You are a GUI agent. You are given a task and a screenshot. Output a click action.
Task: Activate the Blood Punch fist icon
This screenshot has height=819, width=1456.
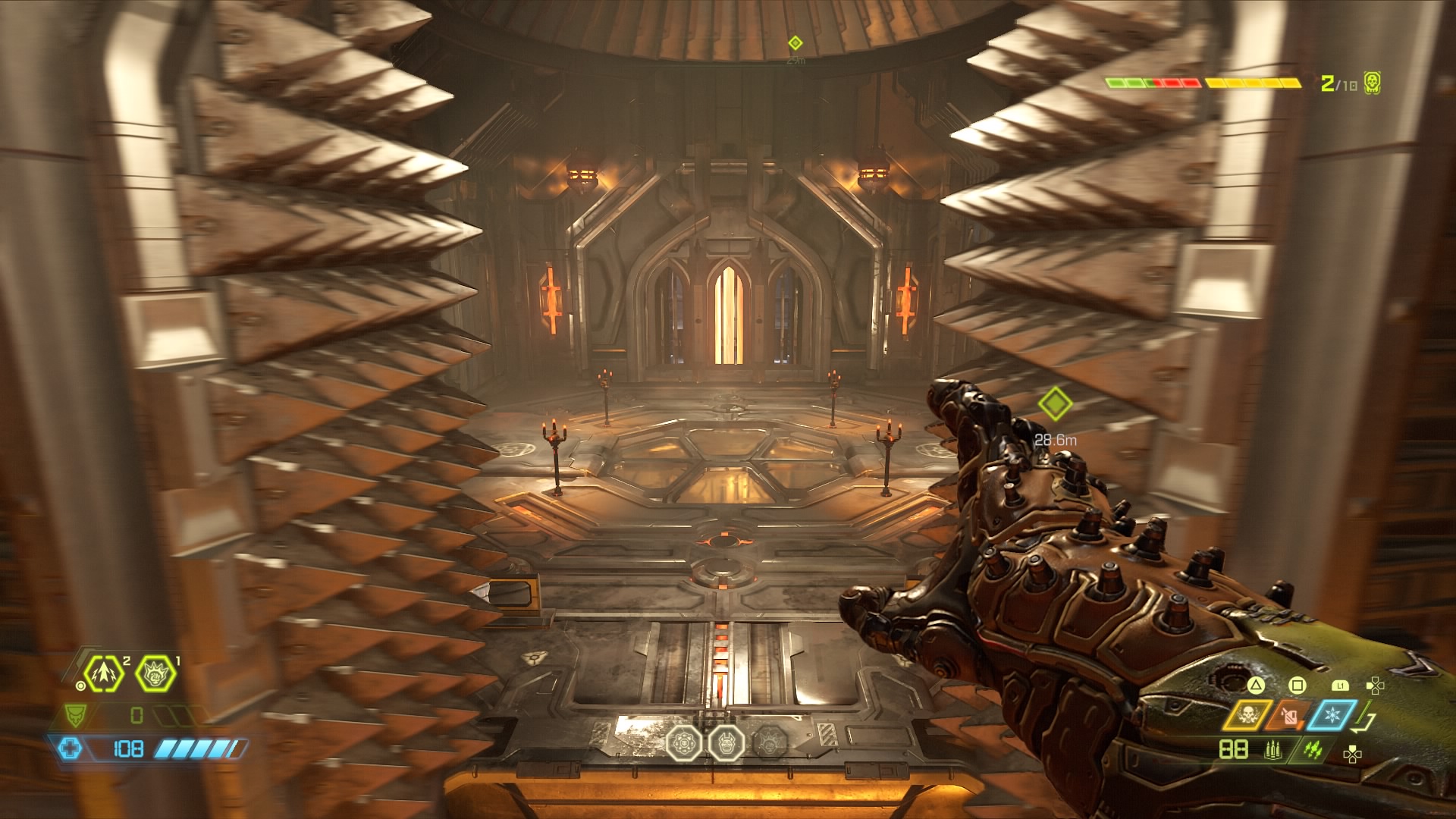155,673
